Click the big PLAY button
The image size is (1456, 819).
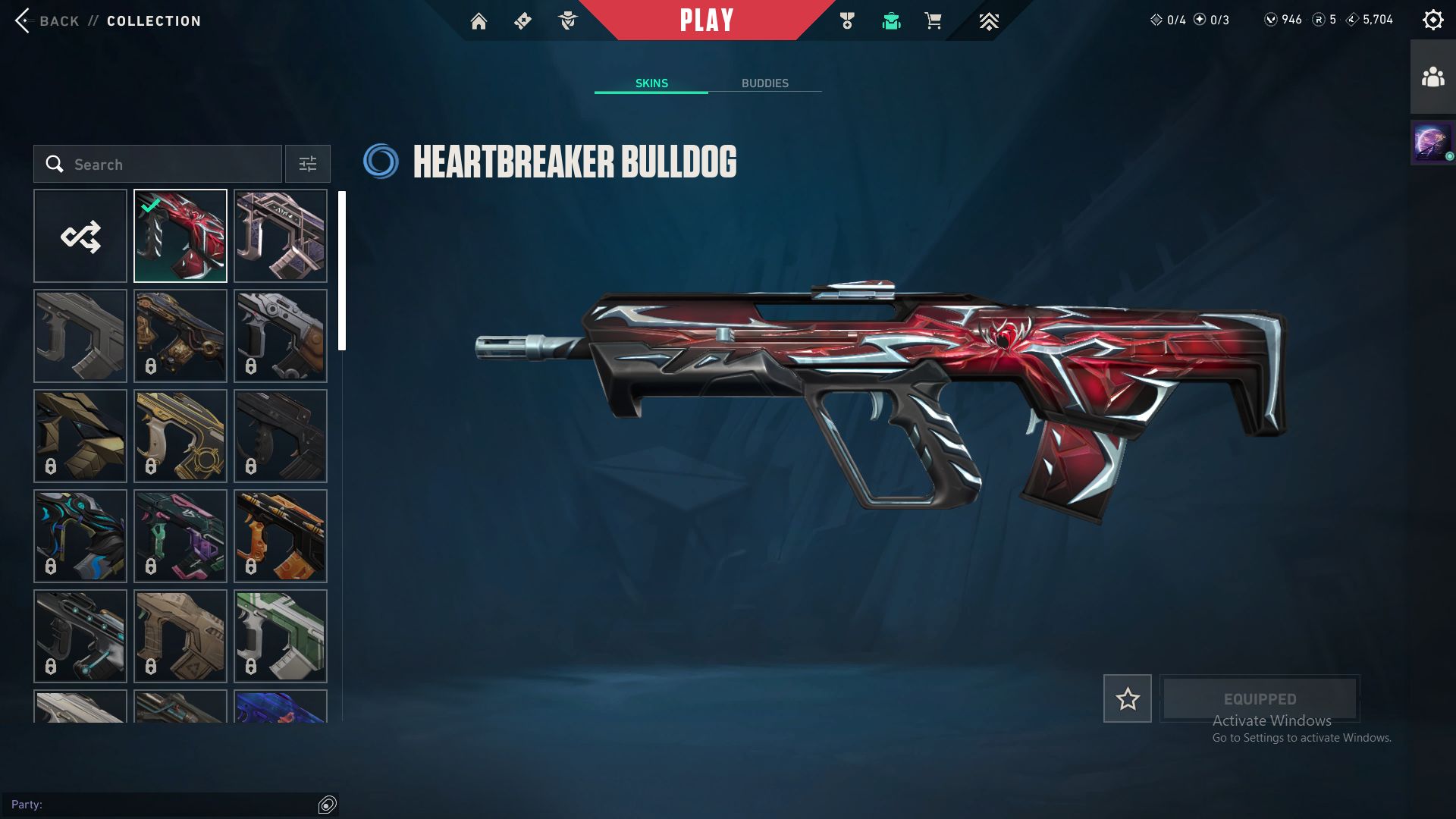click(x=706, y=20)
